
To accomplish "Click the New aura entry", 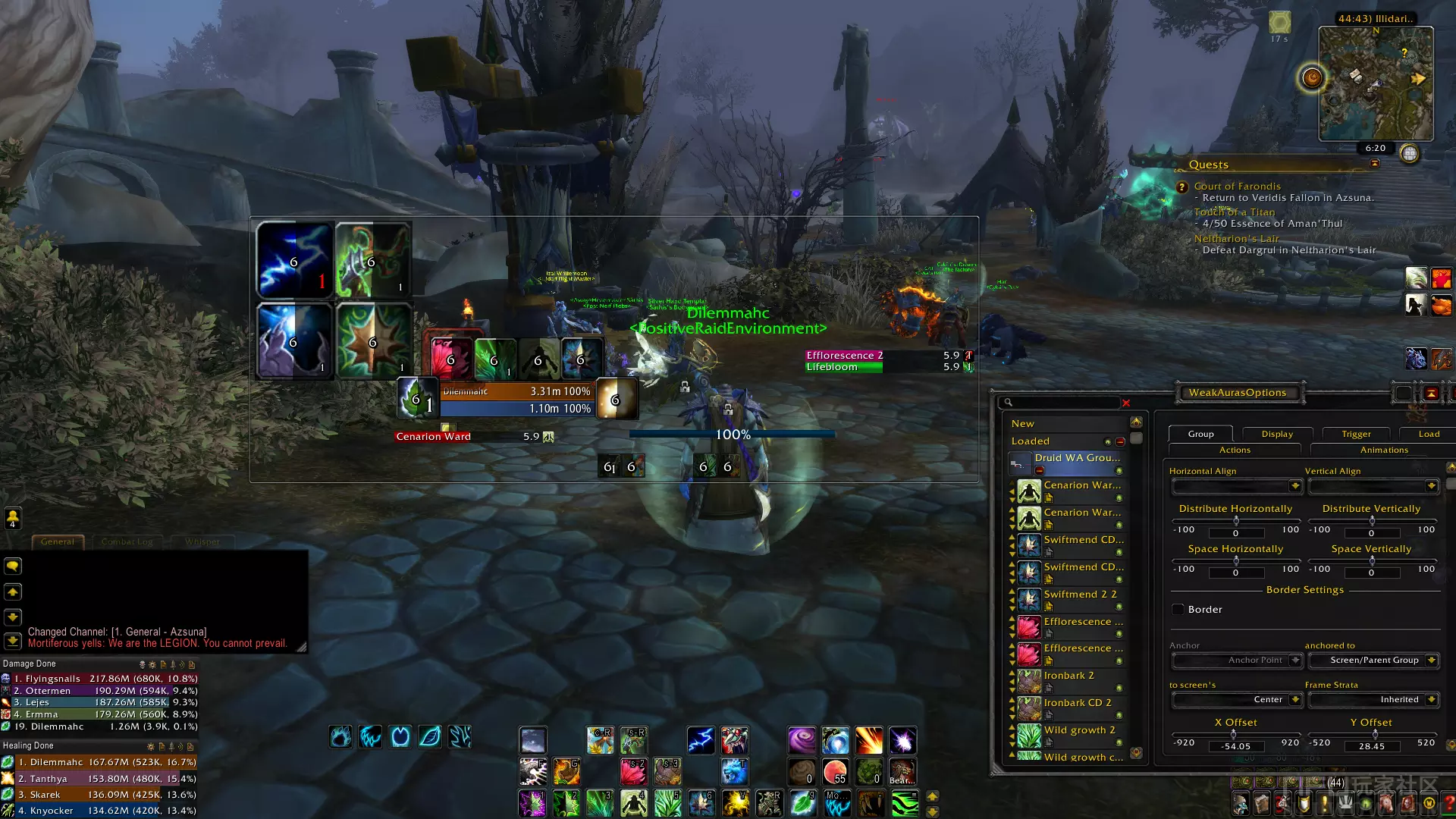I will pos(1023,424).
